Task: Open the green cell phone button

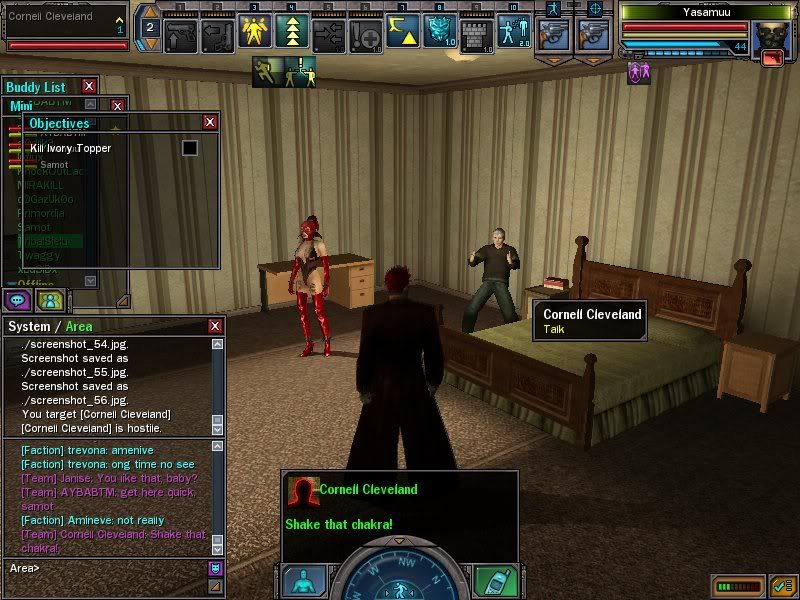Action: click(x=491, y=581)
